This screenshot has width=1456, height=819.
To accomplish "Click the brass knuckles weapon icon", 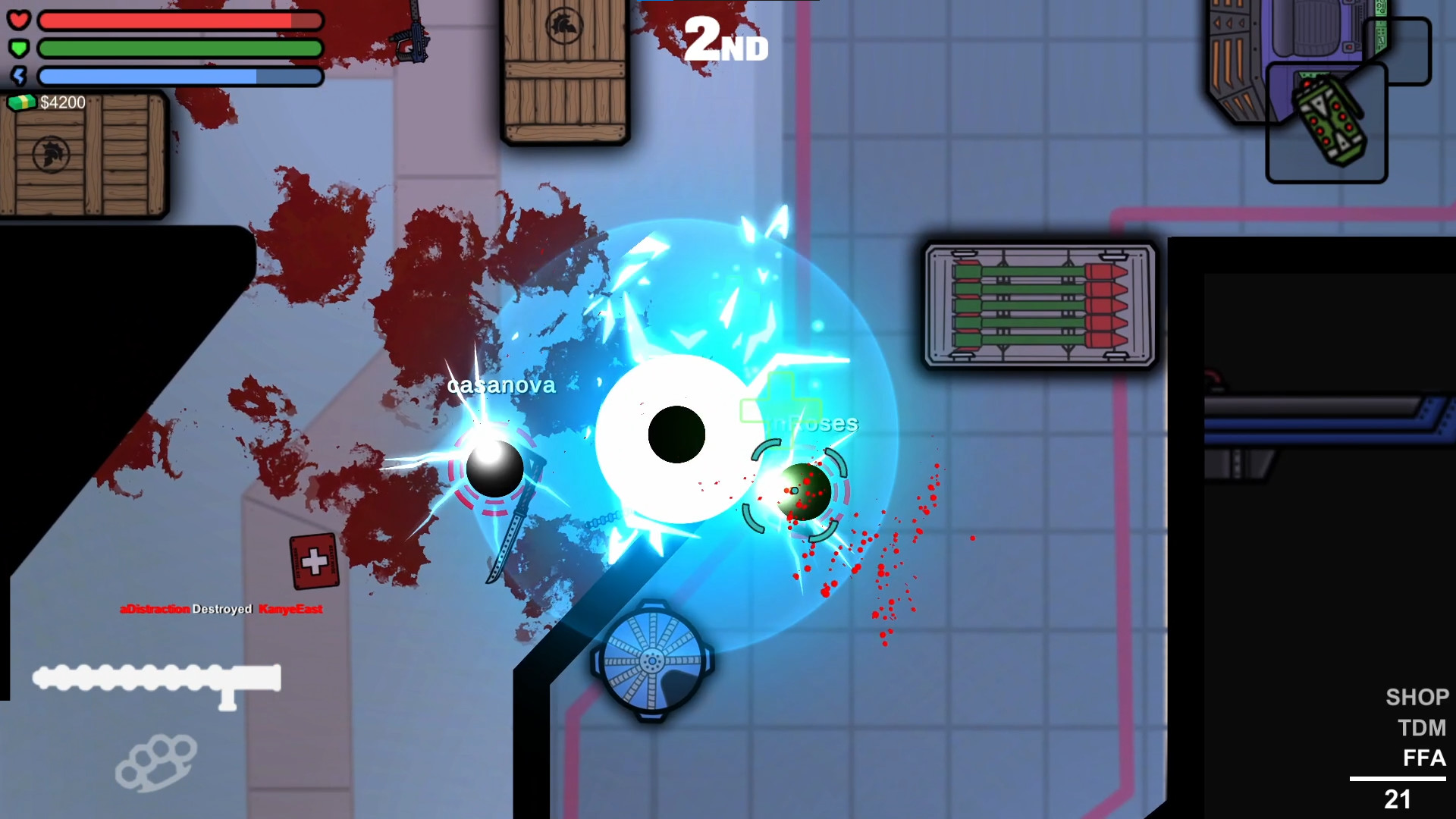I will pyautogui.click(x=154, y=762).
